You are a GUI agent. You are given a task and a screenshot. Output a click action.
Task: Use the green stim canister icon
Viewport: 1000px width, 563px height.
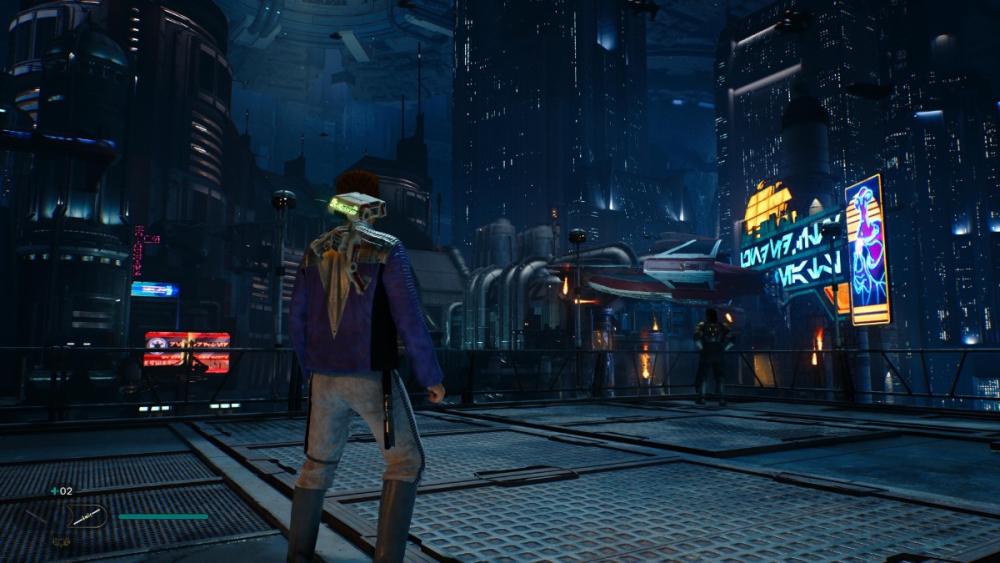click(x=54, y=491)
